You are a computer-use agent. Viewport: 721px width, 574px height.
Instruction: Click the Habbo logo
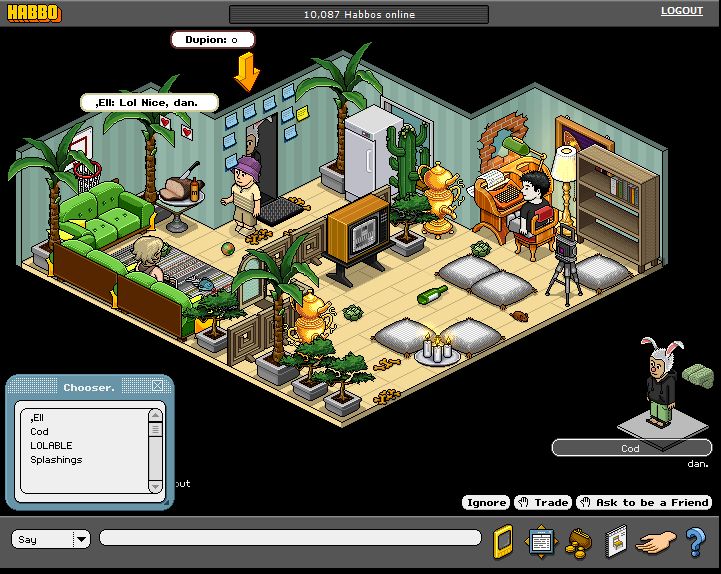pyautogui.click(x=32, y=13)
